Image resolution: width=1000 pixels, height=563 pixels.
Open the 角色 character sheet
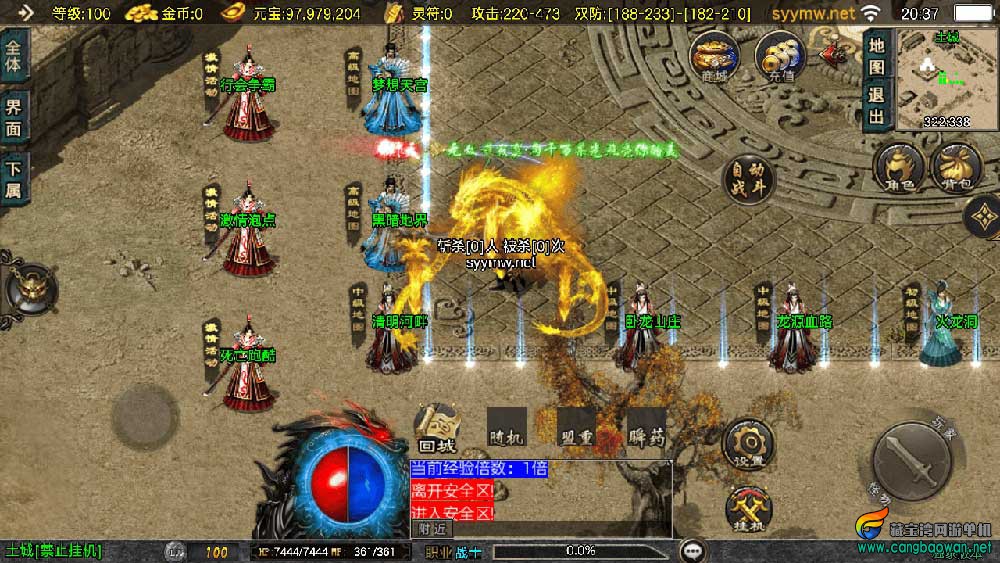[898, 166]
